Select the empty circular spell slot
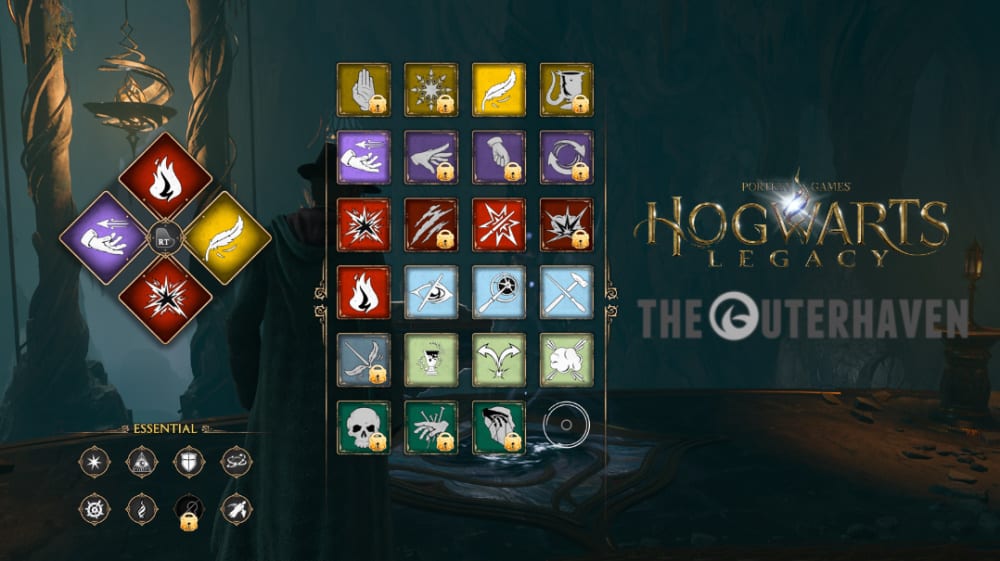 (566, 426)
